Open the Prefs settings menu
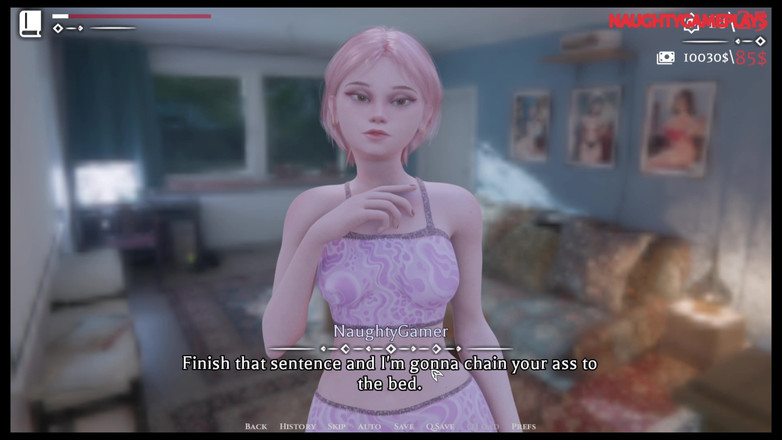The width and height of the screenshot is (782, 440). (x=524, y=427)
